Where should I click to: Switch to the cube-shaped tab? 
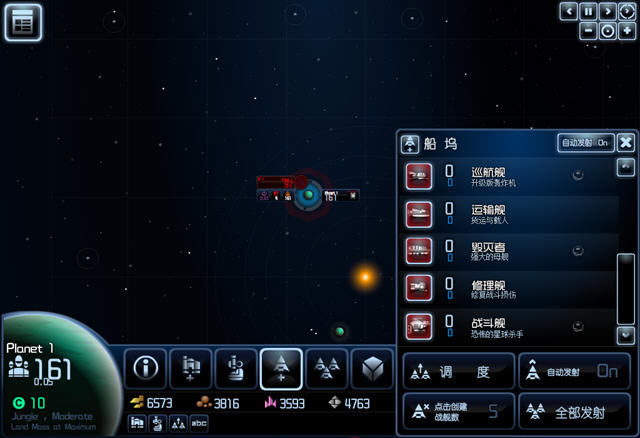pos(371,369)
